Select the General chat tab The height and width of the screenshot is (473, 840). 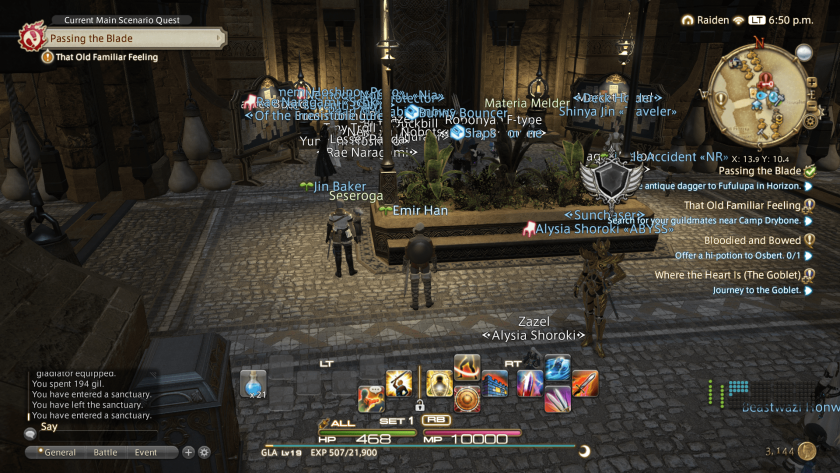coord(58,452)
